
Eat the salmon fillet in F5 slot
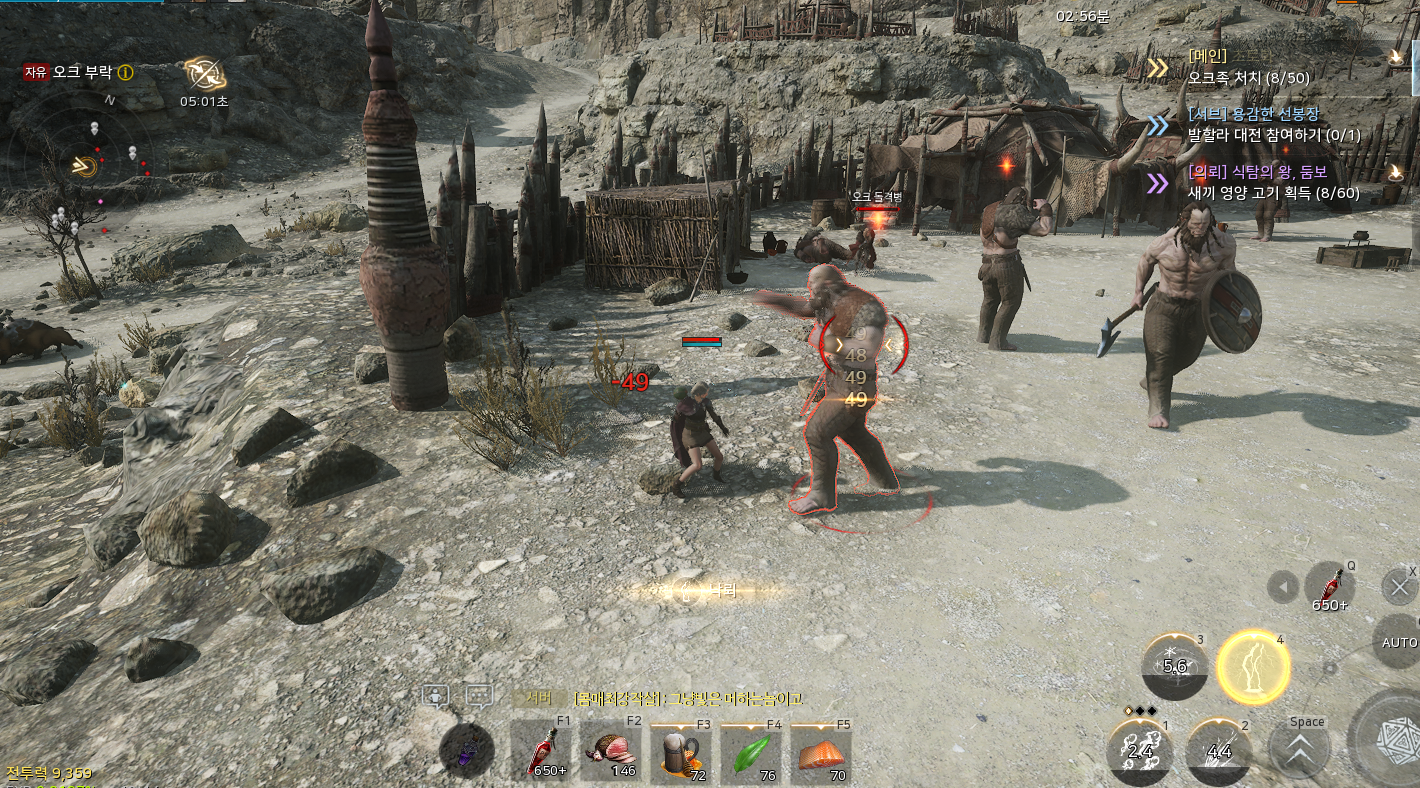821,752
